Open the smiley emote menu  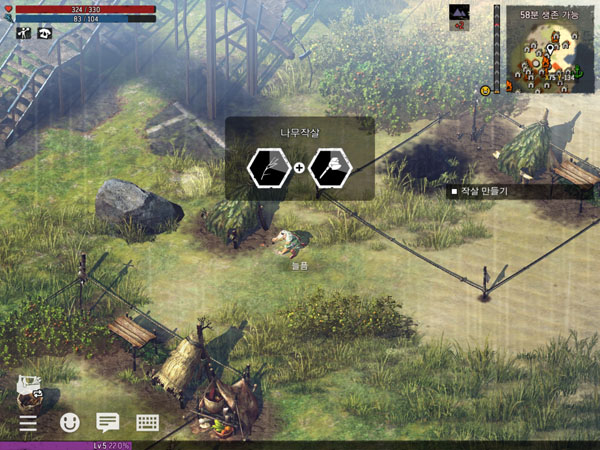tap(70, 422)
